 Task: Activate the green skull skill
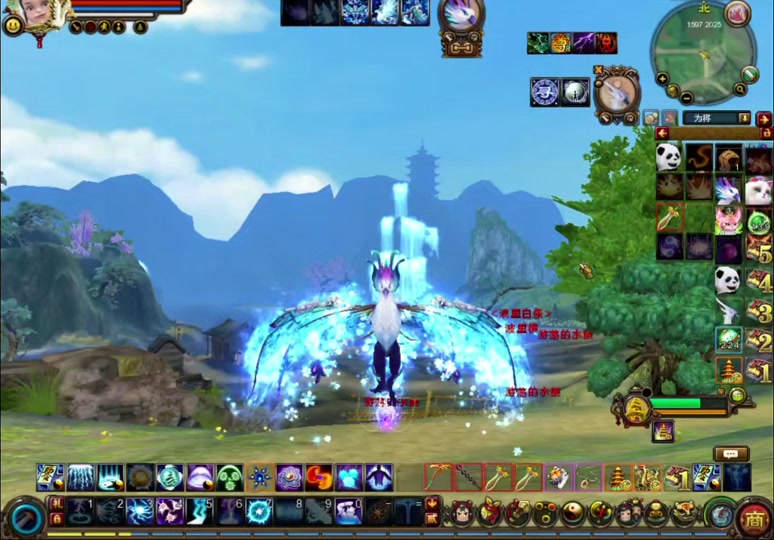(x=230, y=477)
